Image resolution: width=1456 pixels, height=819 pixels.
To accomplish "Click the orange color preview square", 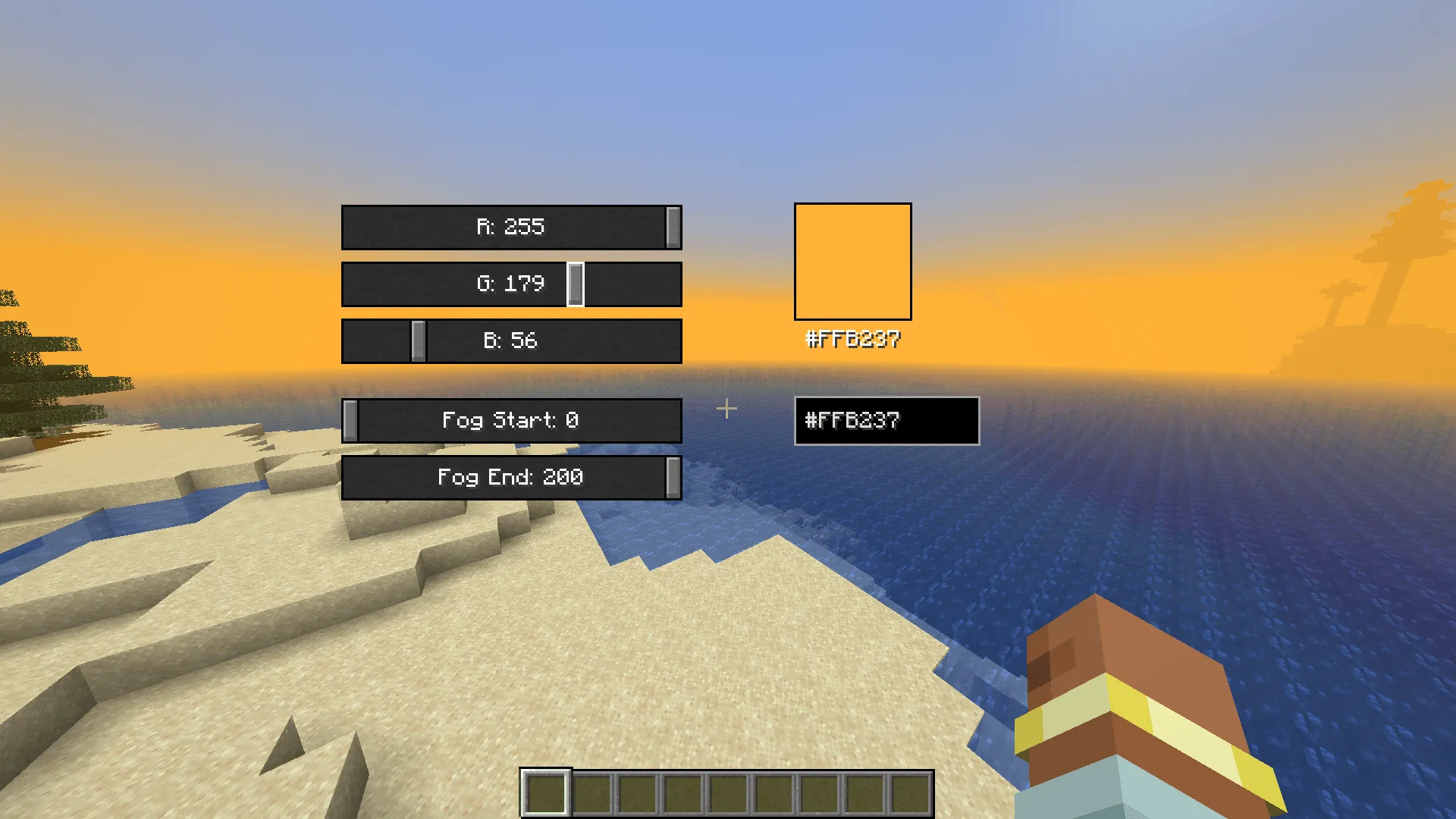I will tap(852, 261).
